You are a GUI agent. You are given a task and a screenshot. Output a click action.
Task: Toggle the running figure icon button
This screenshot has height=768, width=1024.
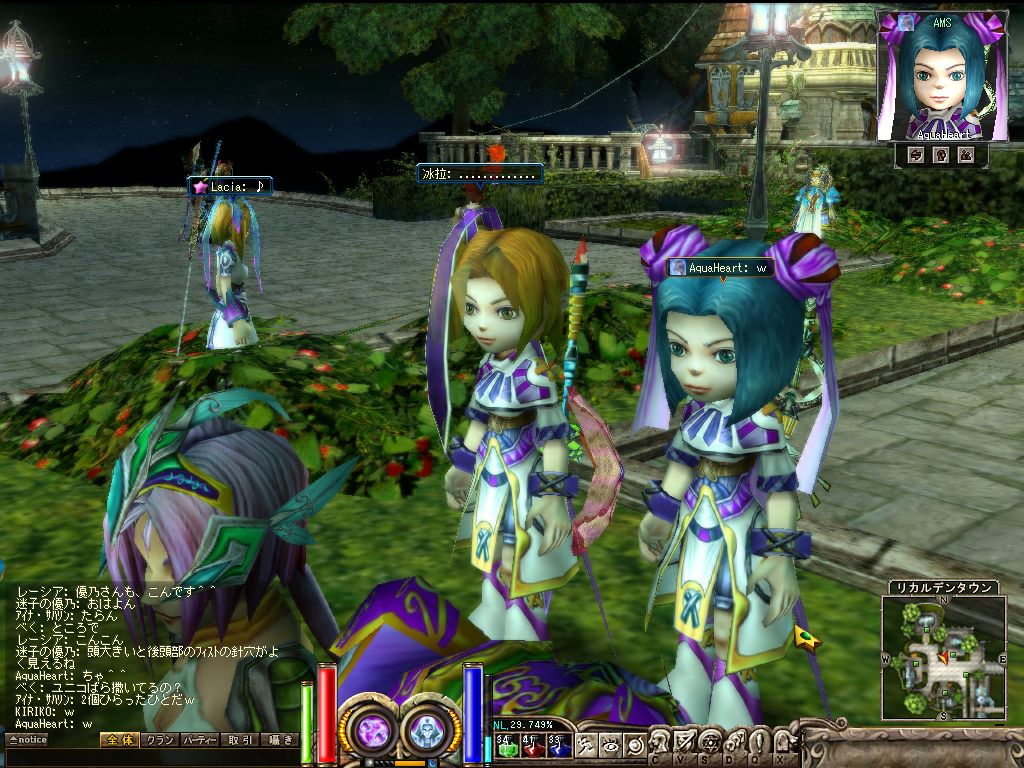tap(587, 744)
